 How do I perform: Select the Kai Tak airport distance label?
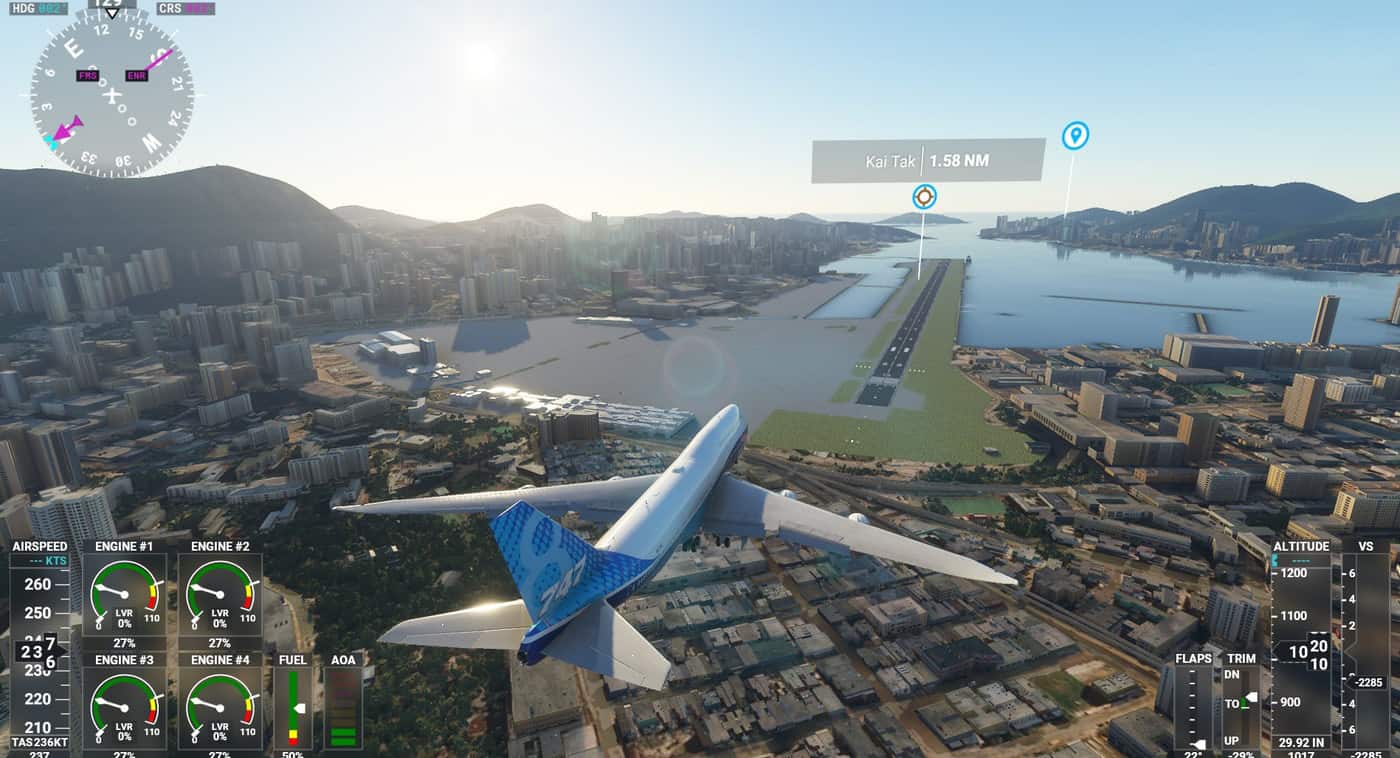coord(927,160)
